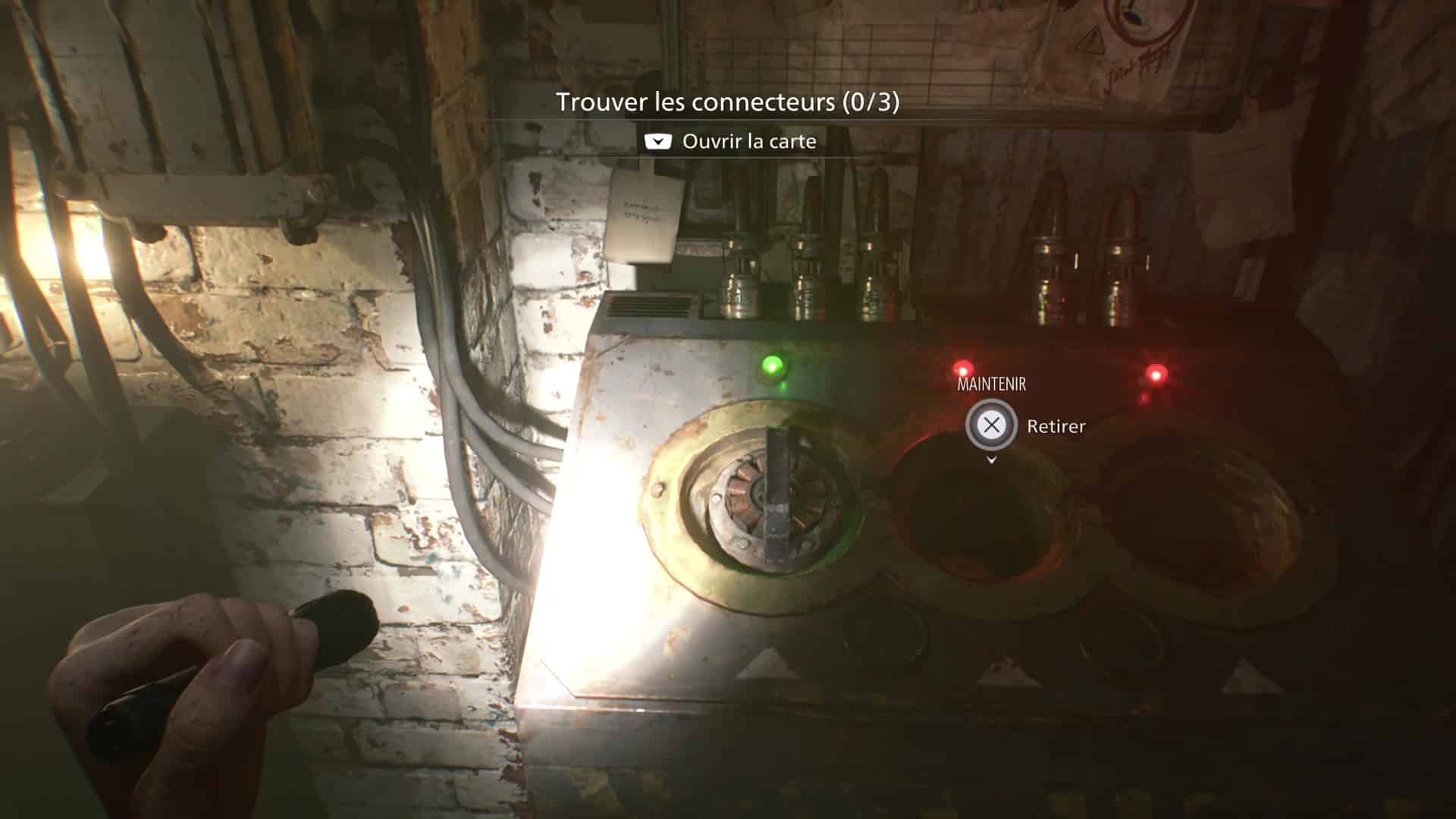1456x819 pixels.
Task: Expand the chevron below the Retirer prompt
Action: tap(990, 460)
